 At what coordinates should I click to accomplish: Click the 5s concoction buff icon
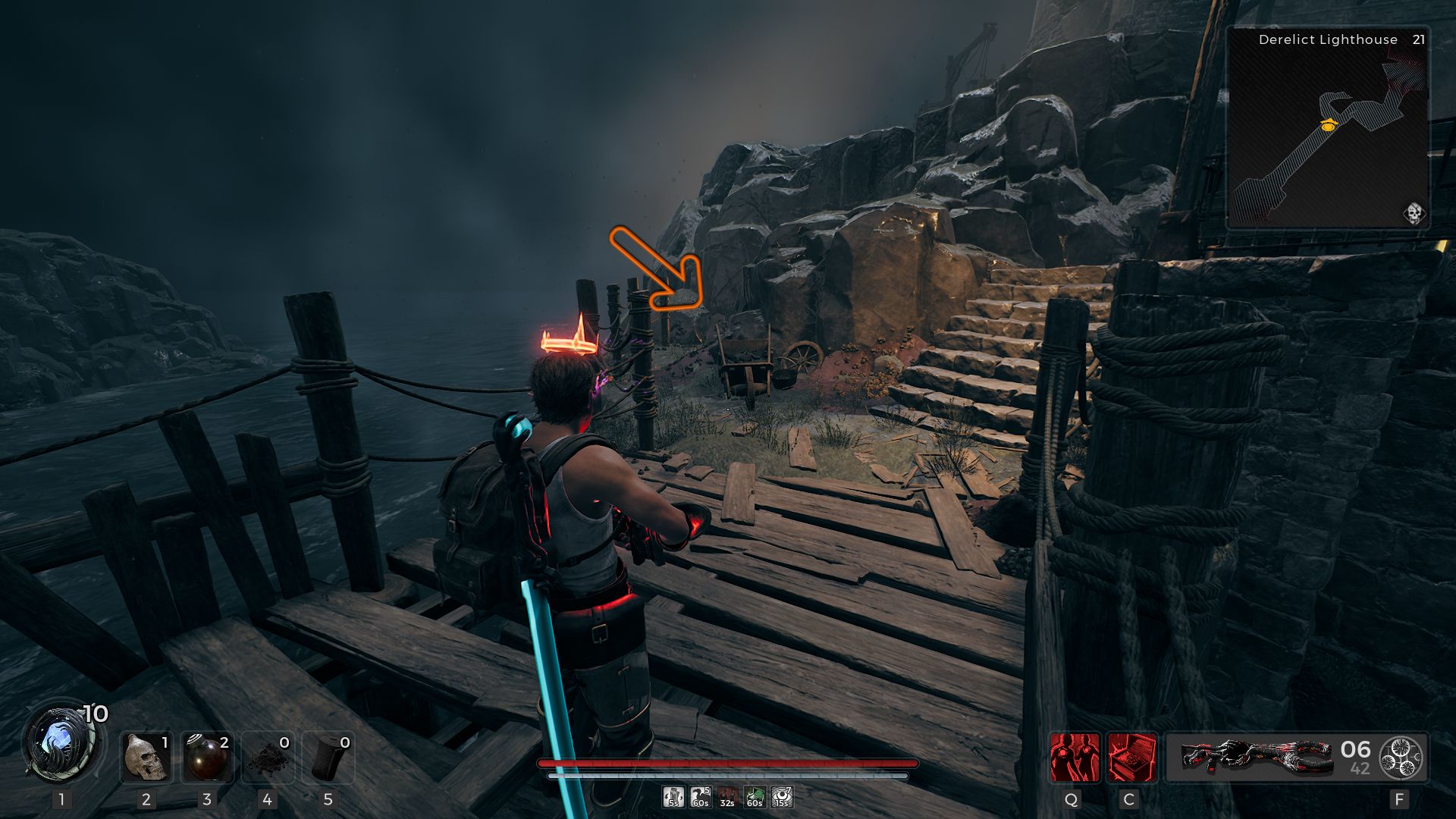coord(673,796)
